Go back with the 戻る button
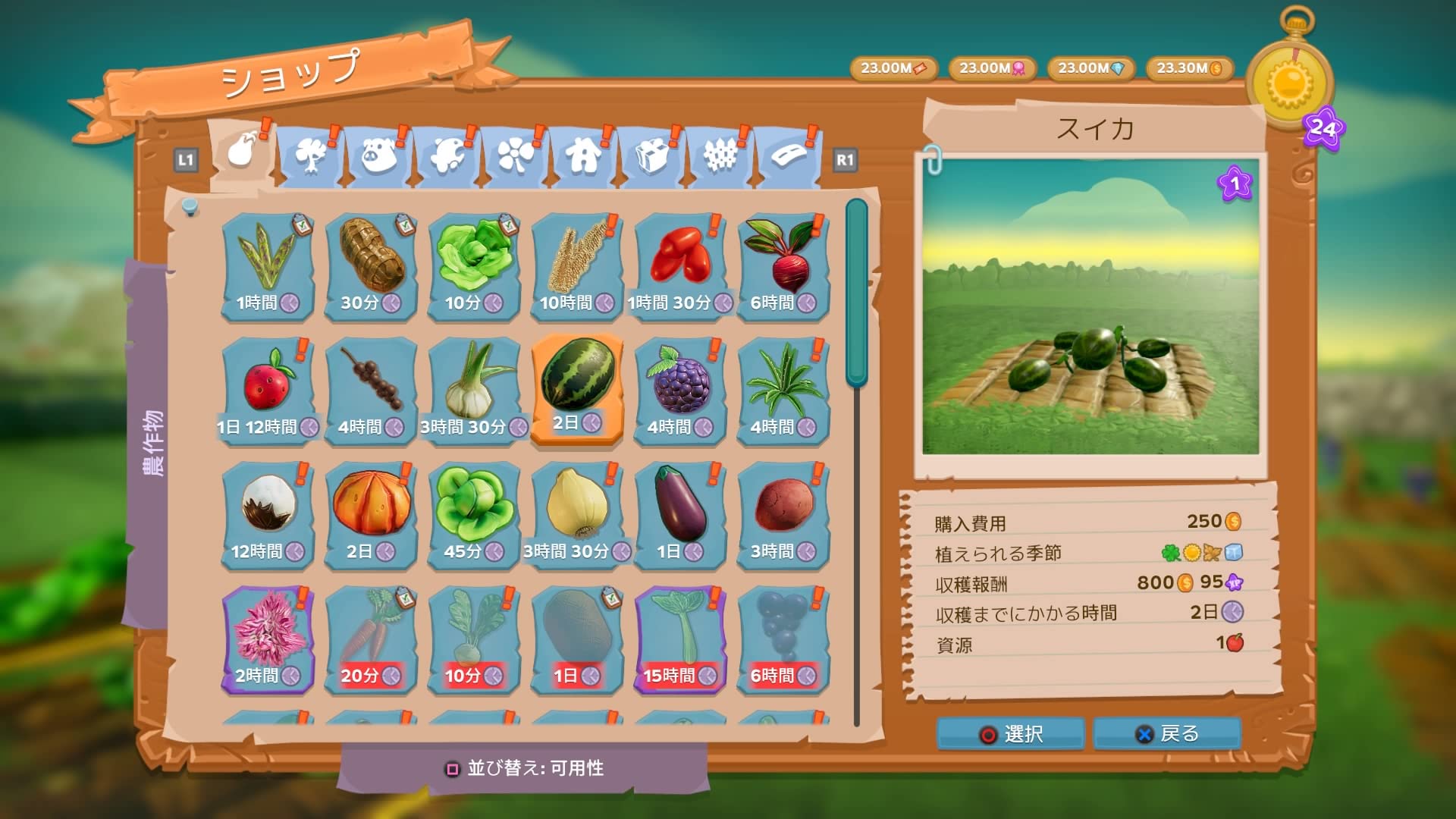This screenshot has height=819, width=1456. tap(1167, 733)
